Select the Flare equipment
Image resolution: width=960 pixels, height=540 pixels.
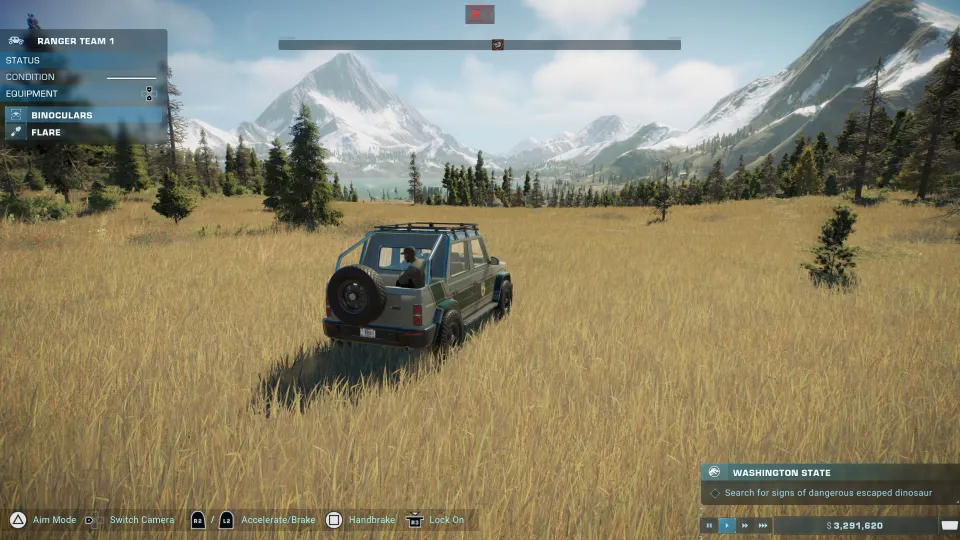tap(45, 132)
